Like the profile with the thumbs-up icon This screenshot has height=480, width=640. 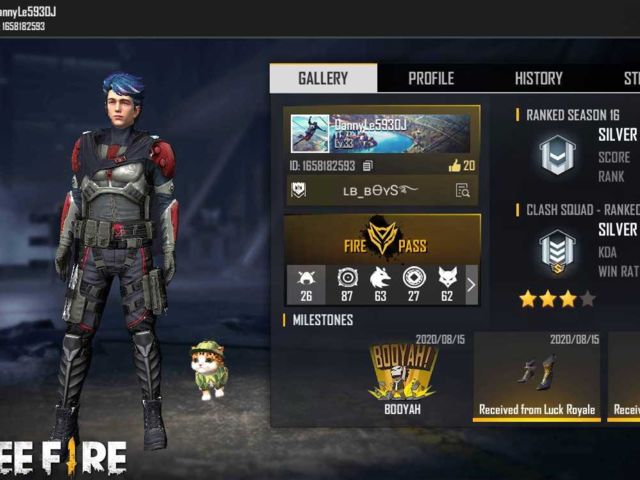pyautogui.click(x=460, y=165)
